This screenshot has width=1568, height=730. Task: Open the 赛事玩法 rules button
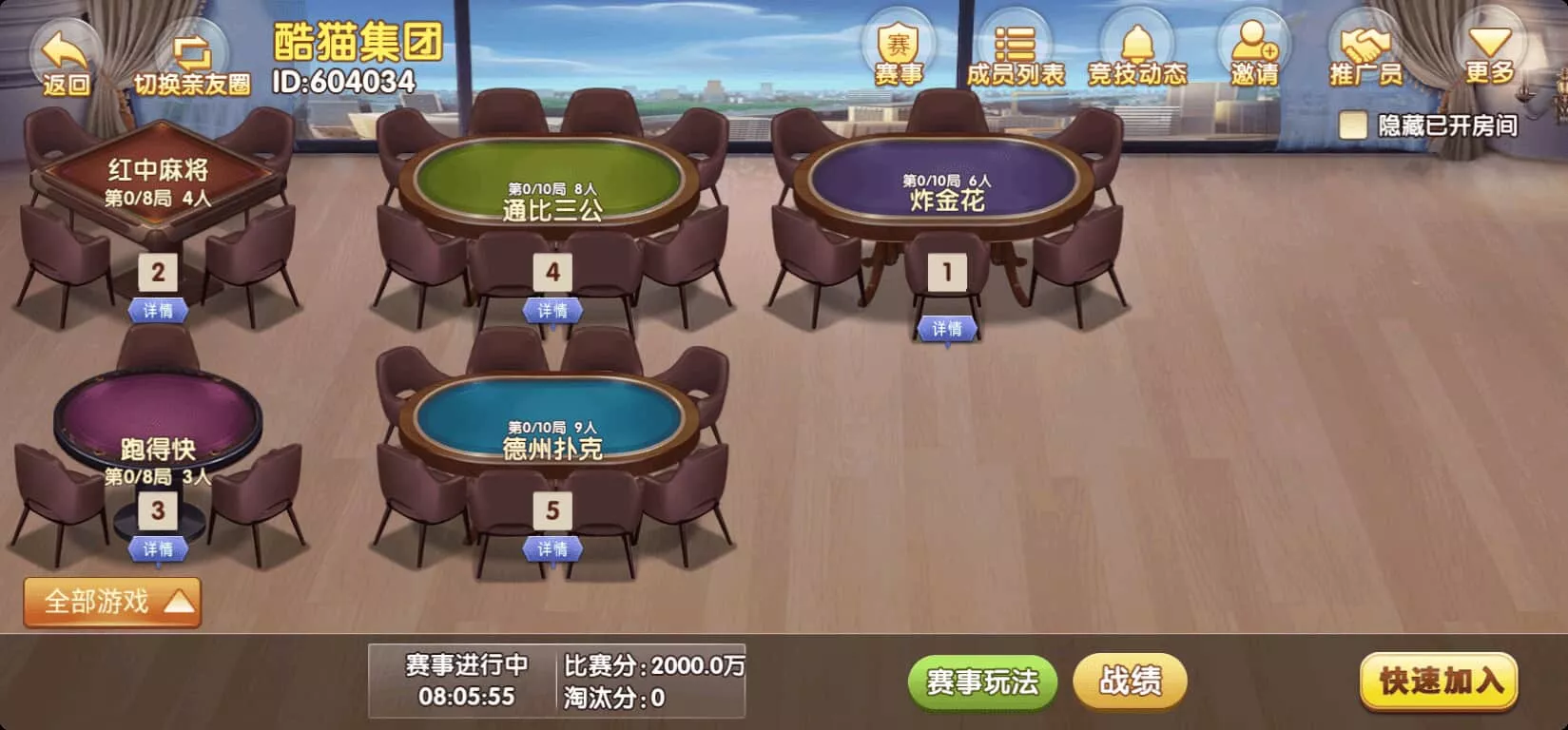[980, 682]
